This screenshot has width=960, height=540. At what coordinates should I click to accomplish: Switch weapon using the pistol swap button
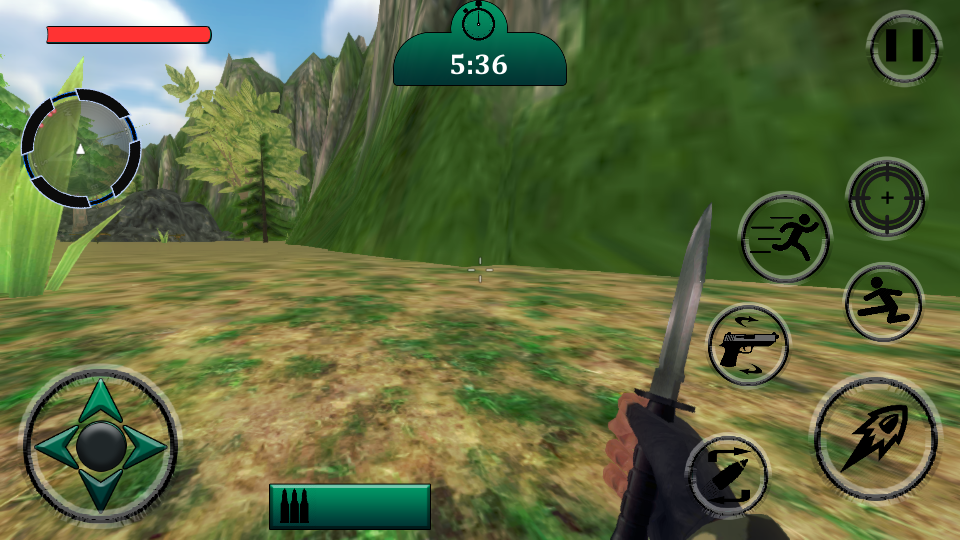[x=748, y=346]
